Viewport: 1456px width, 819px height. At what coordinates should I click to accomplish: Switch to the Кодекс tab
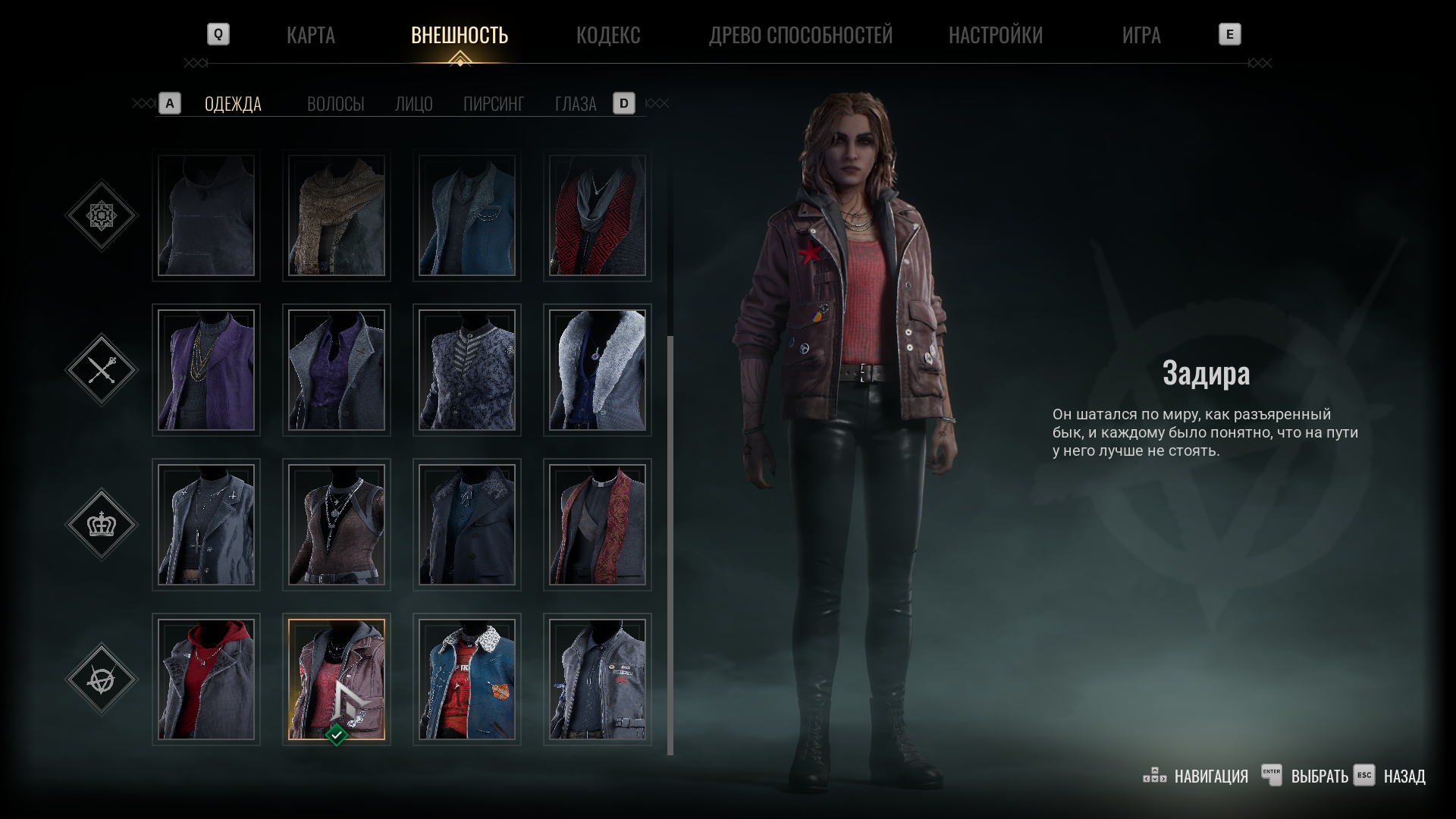click(607, 35)
